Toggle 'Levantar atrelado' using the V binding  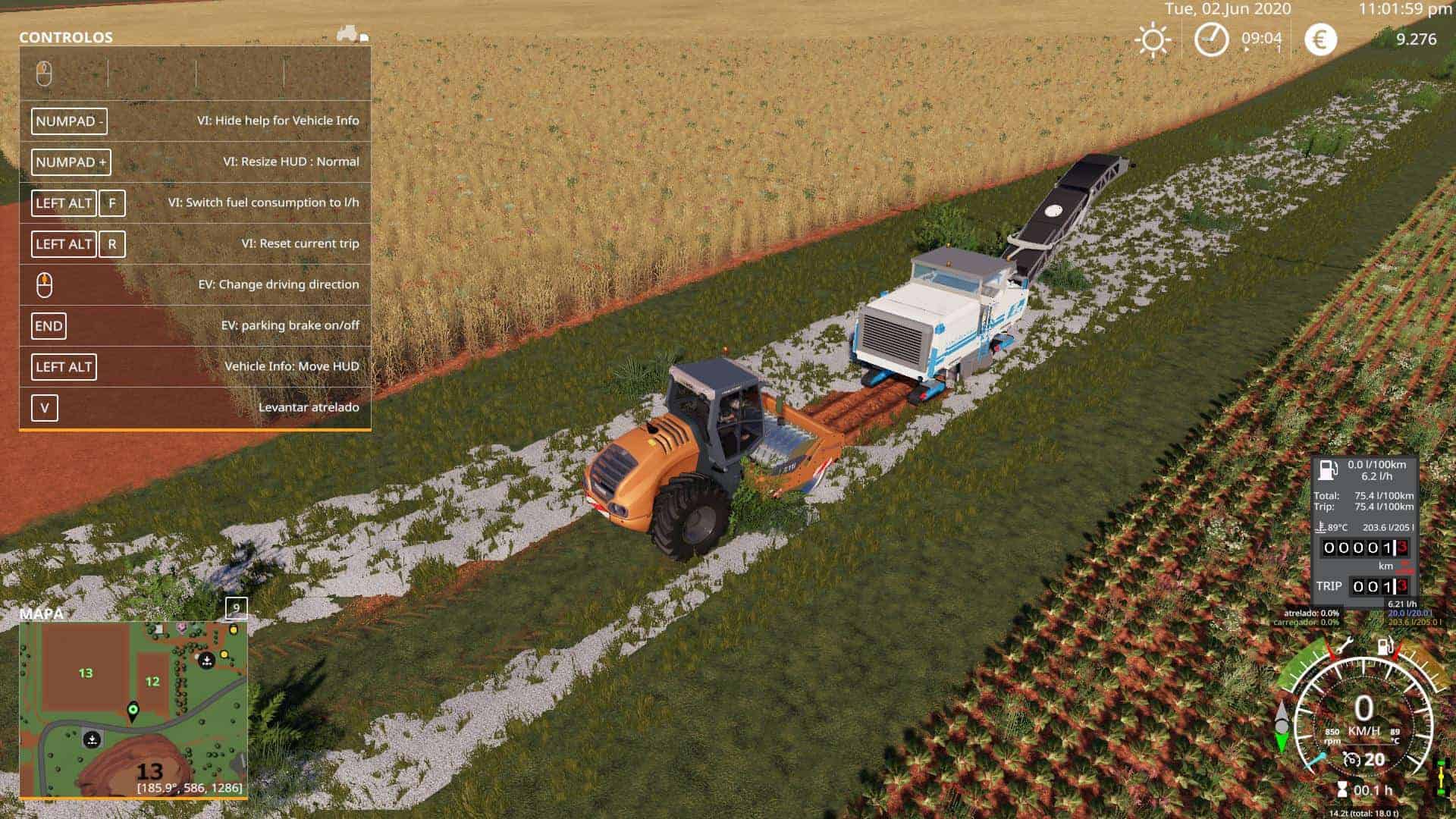coord(193,407)
